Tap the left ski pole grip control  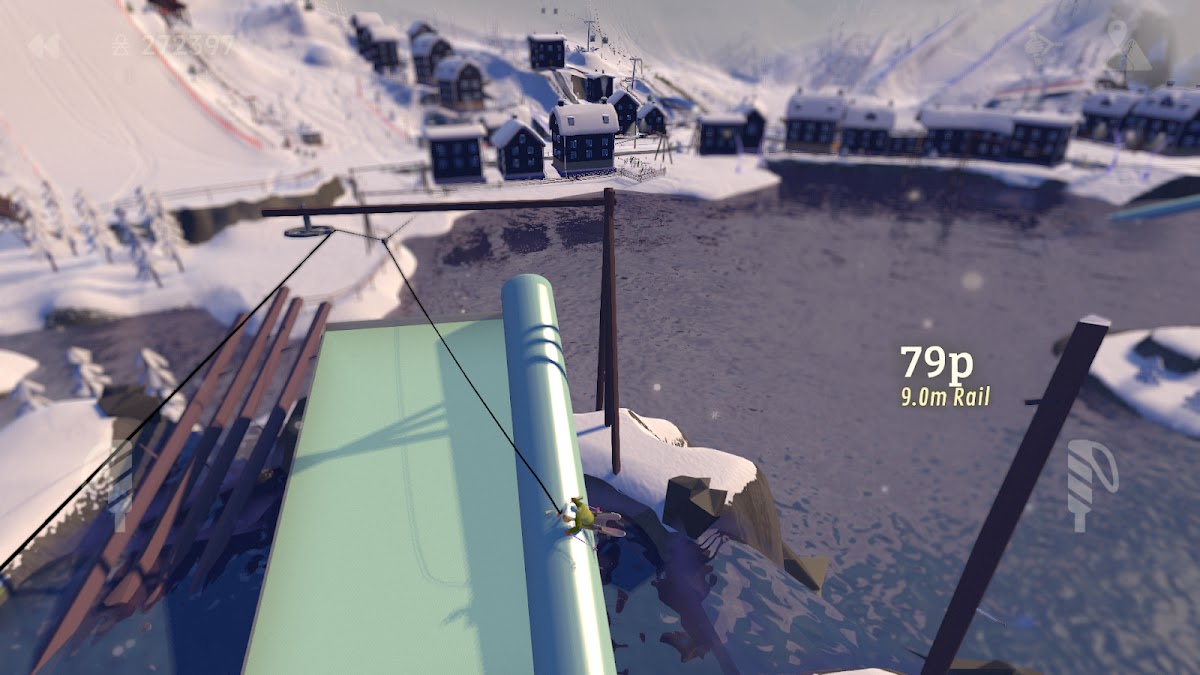[118, 485]
